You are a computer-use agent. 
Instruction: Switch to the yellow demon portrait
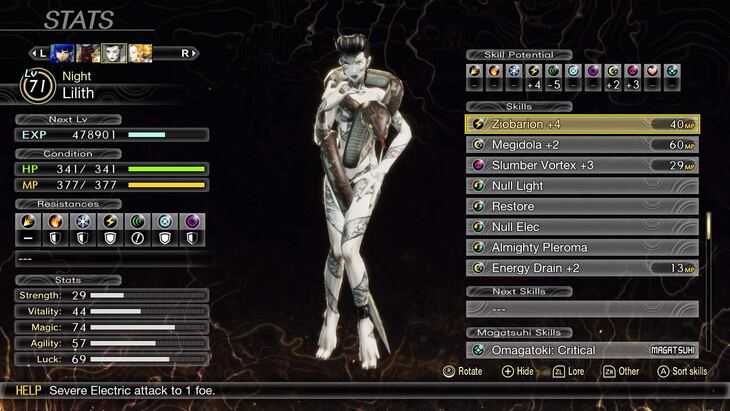click(x=140, y=52)
